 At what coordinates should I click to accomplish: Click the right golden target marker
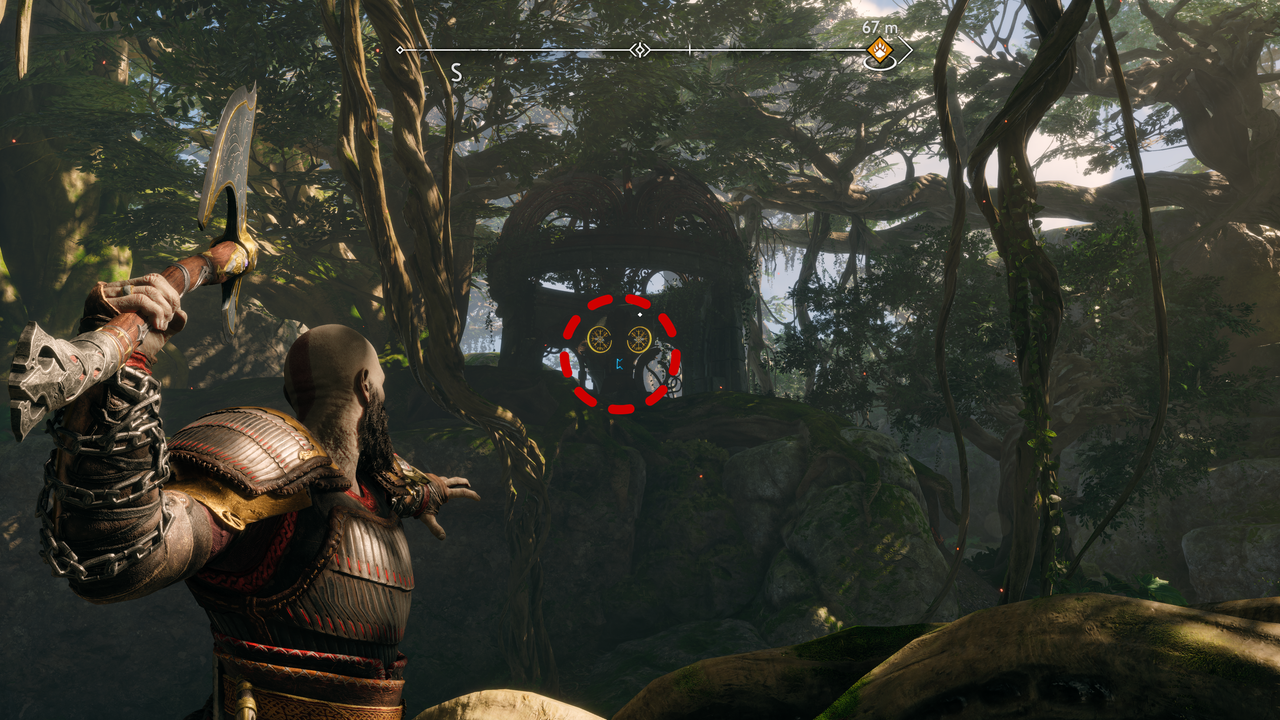pyautogui.click(x=638, y=339)
